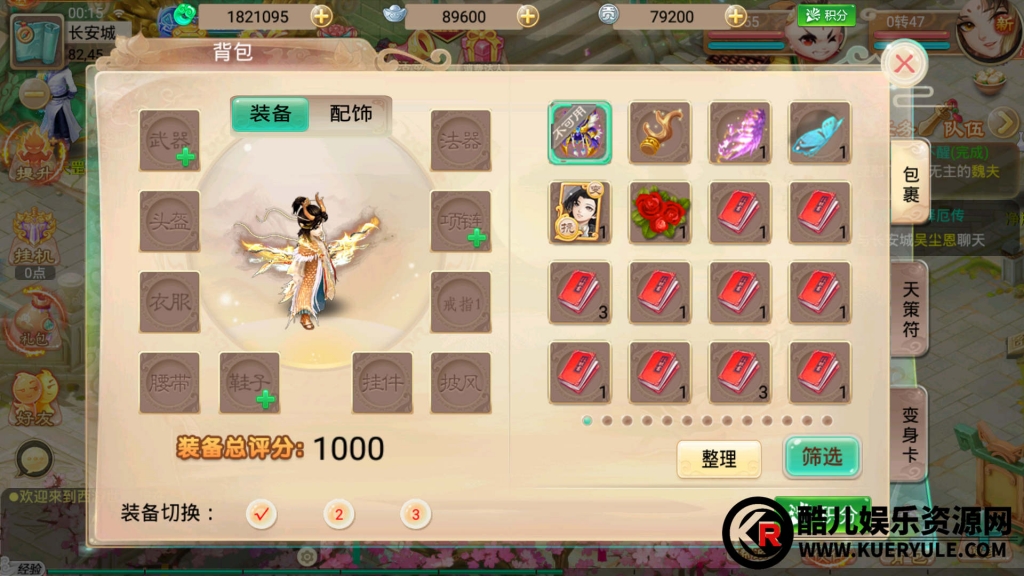1024x576 pixels.
Task: Sort the bag with the 整理 button
Action: 718,459
